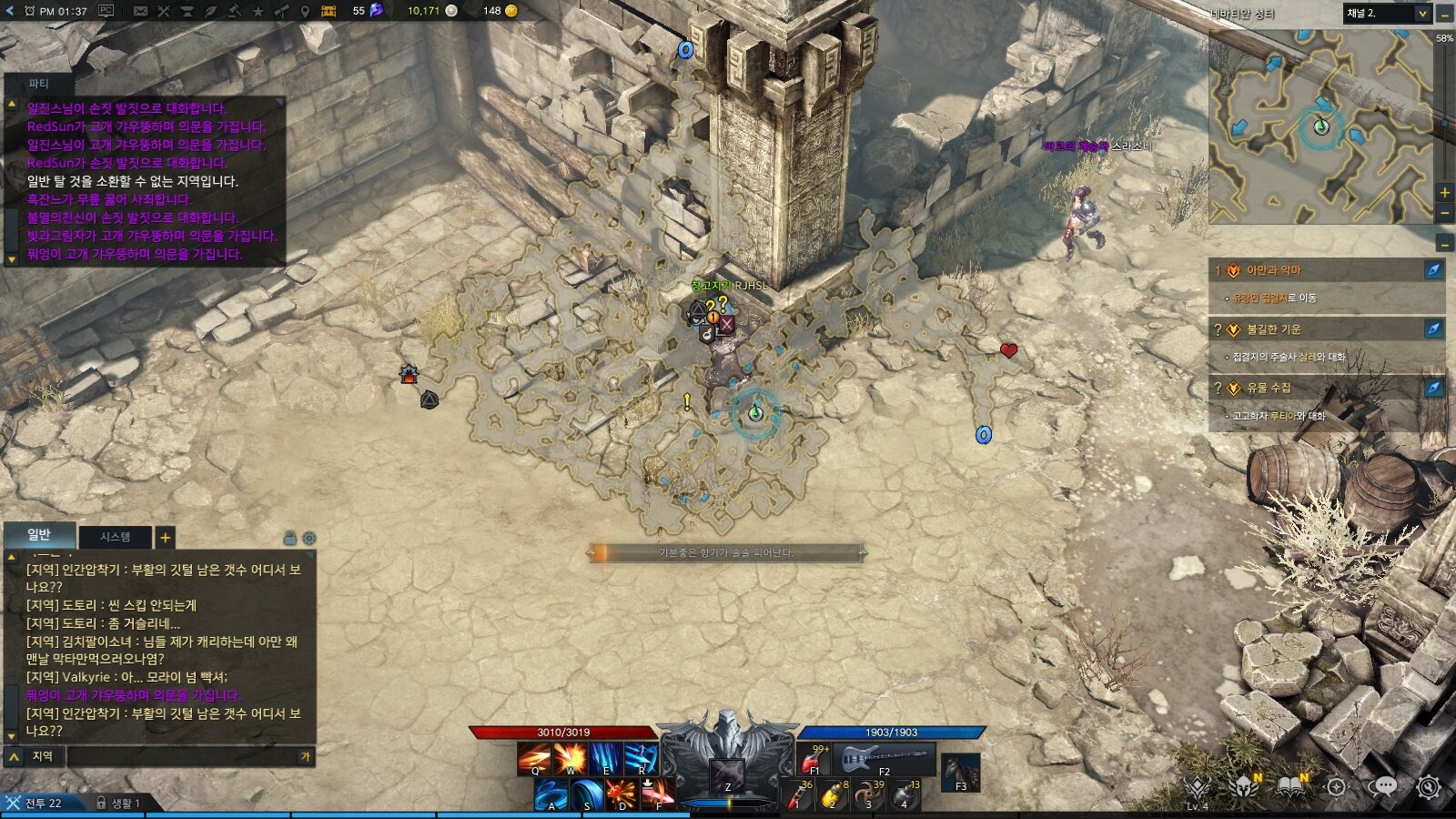This screenshot has width=1456, height=819.
Task: Select the 유물 수집 quest entry
Action: coord(1268,388)
